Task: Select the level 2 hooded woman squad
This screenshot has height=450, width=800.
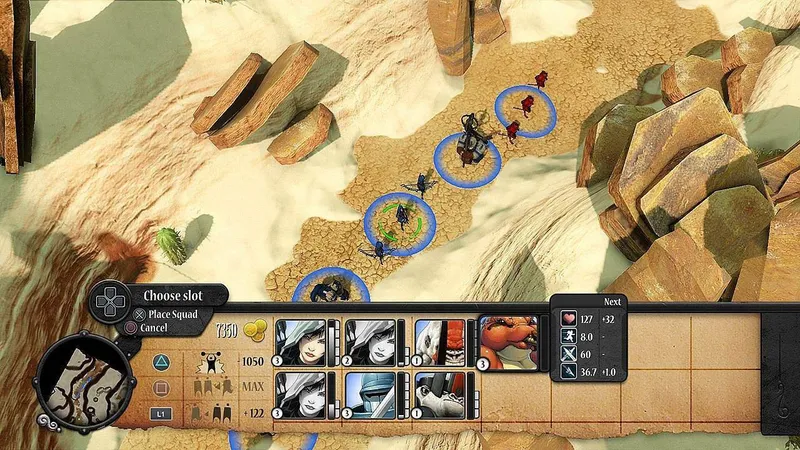Action: click(x=370, y=343)
